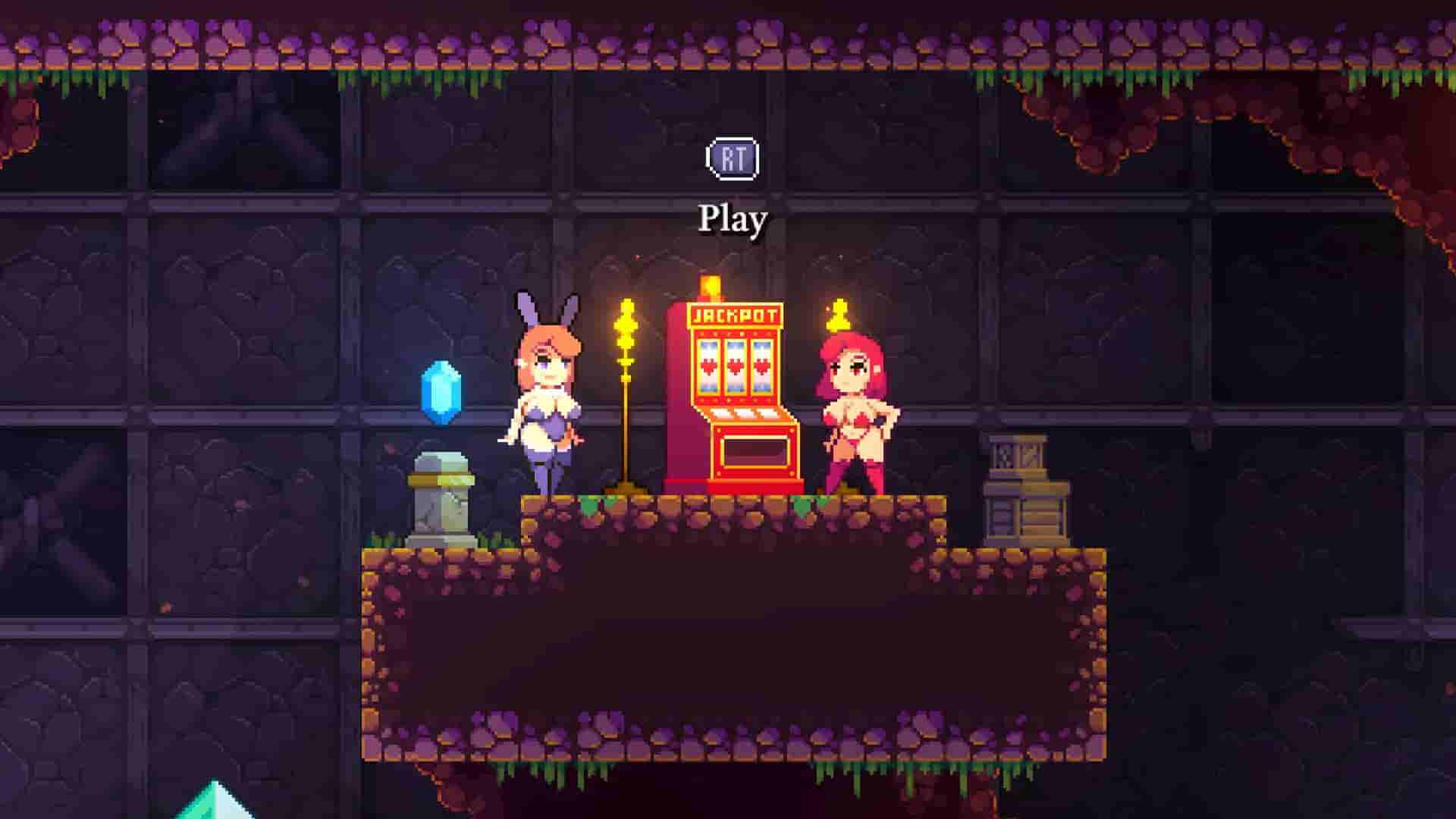Click the middle heart reel window
Screen dimensions: 1456x819
734,366
